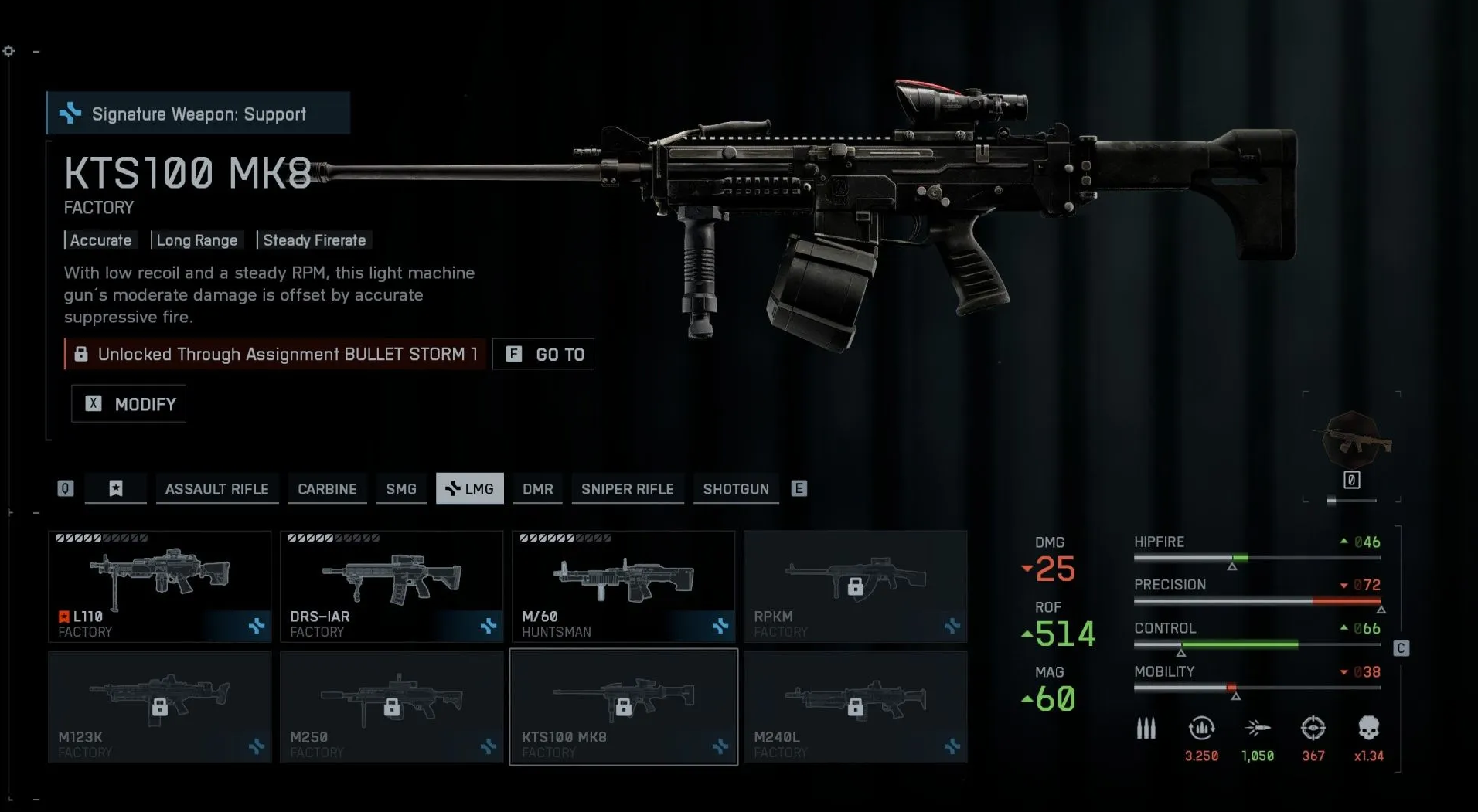Switch to the DMR tab
This screenshot has height=812, width=1478.
(x=537, y=488)
